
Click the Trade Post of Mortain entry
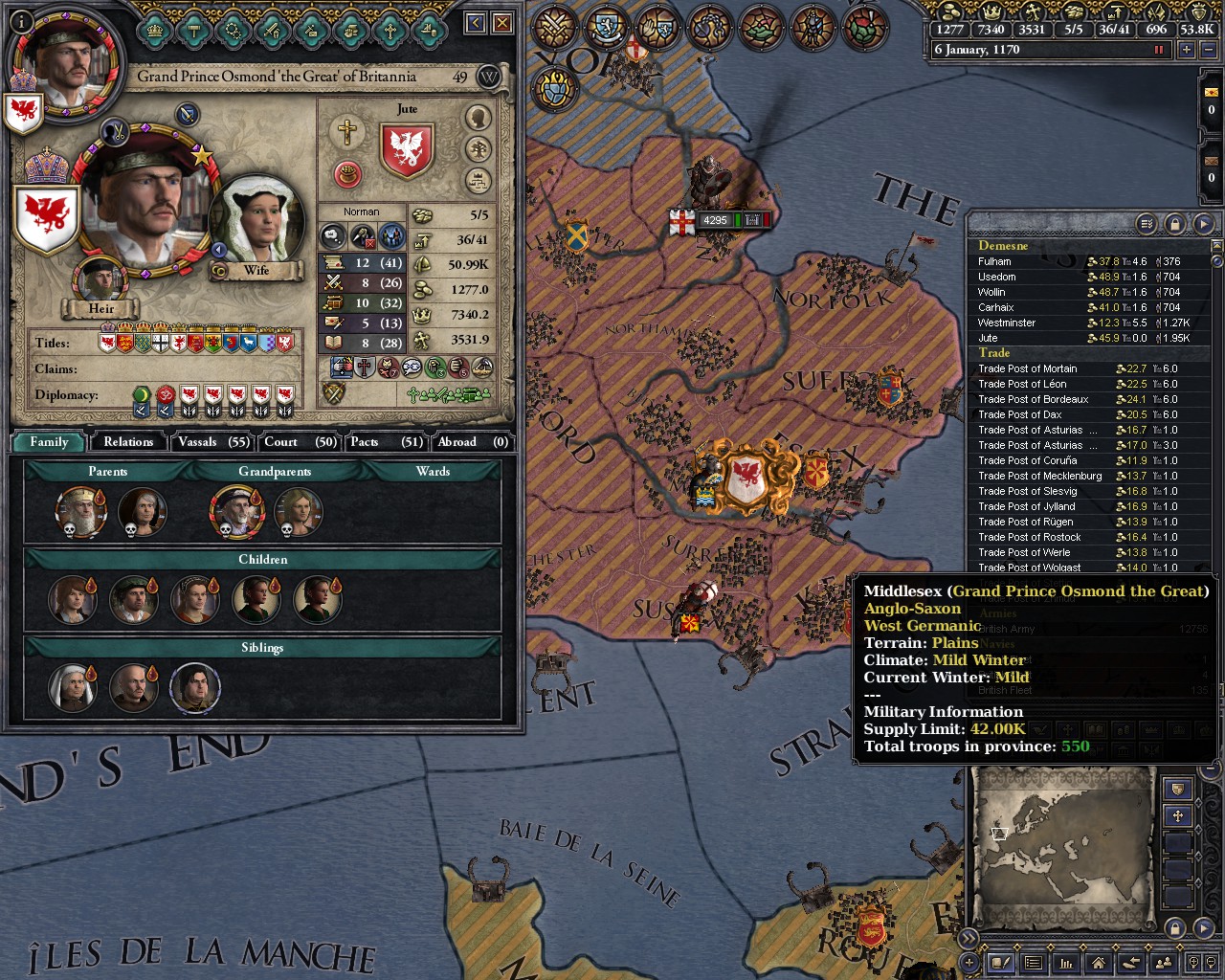(1028, 368)
